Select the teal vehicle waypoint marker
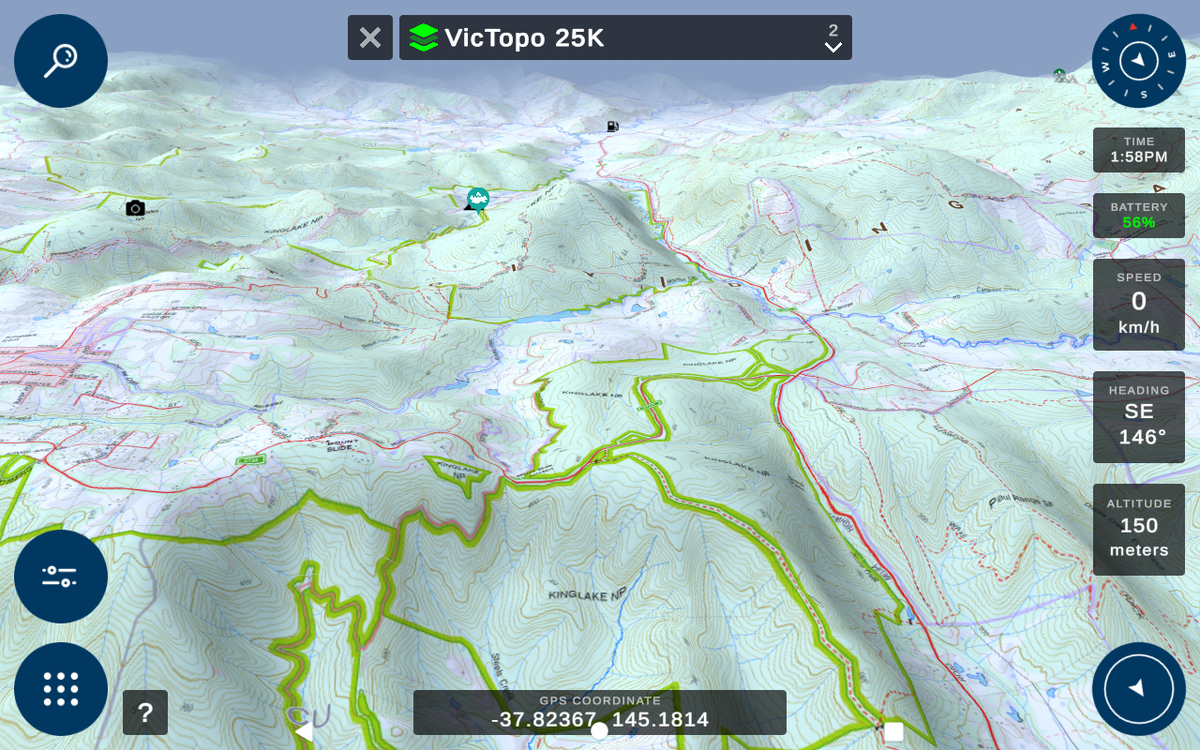 pyautogui.click(x=478, y=198)
